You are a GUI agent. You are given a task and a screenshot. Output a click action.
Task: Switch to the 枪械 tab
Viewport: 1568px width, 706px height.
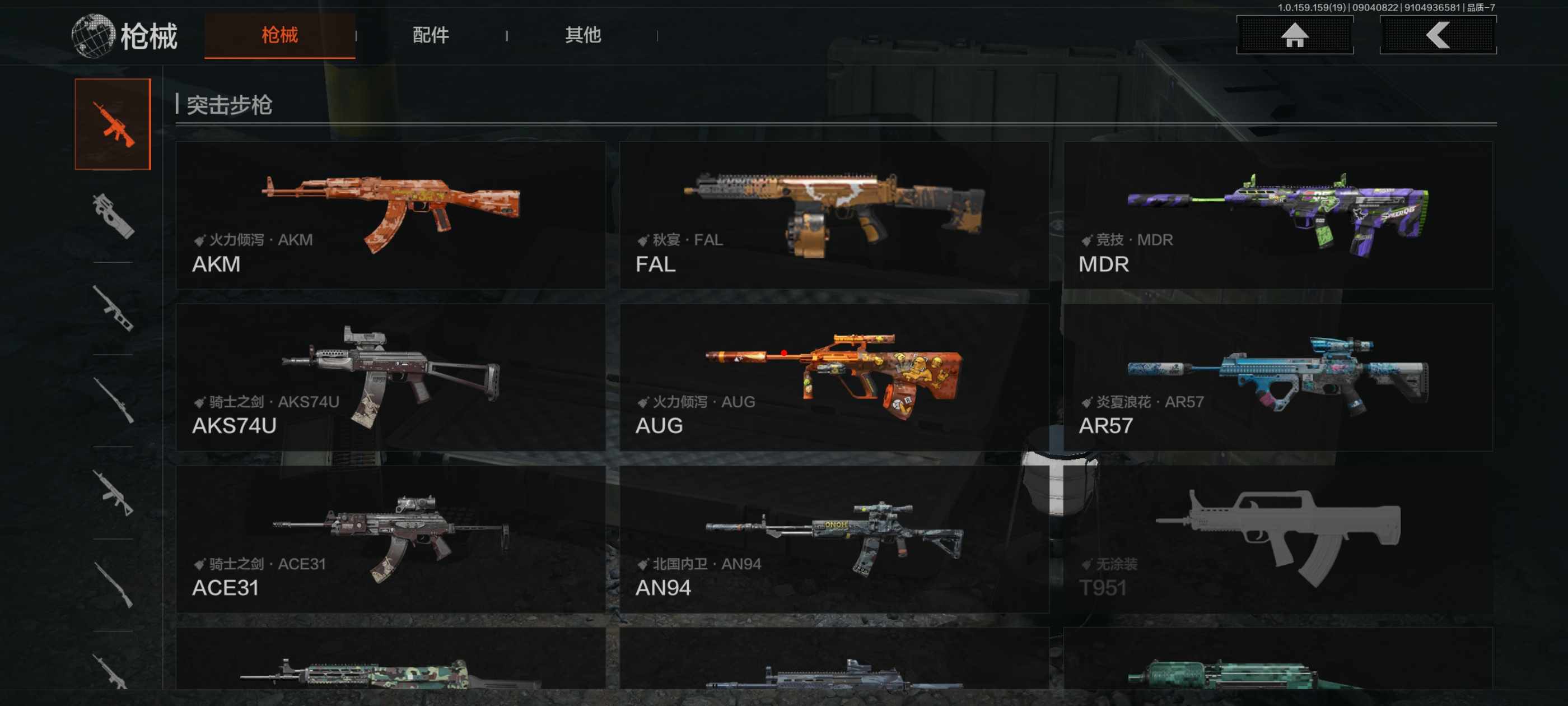(x=279, y=35)
